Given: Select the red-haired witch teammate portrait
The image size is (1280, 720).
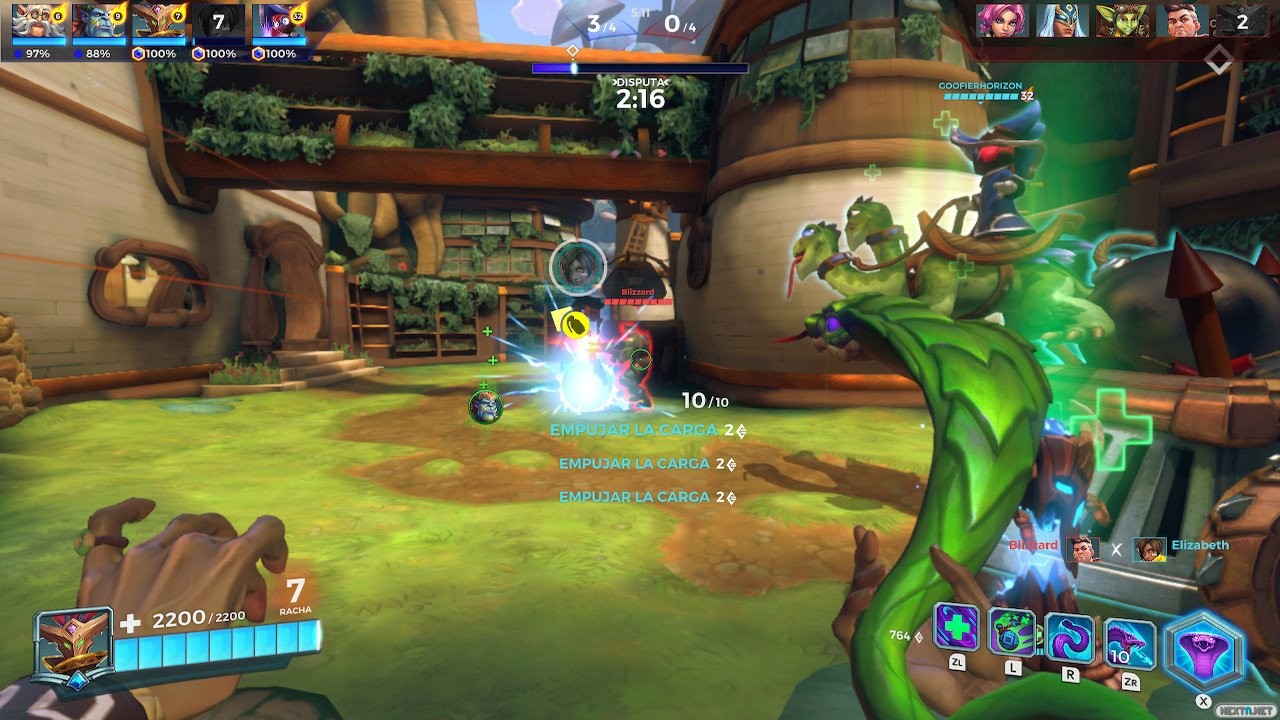Looking at the screenshot, I should coord(279,21).
